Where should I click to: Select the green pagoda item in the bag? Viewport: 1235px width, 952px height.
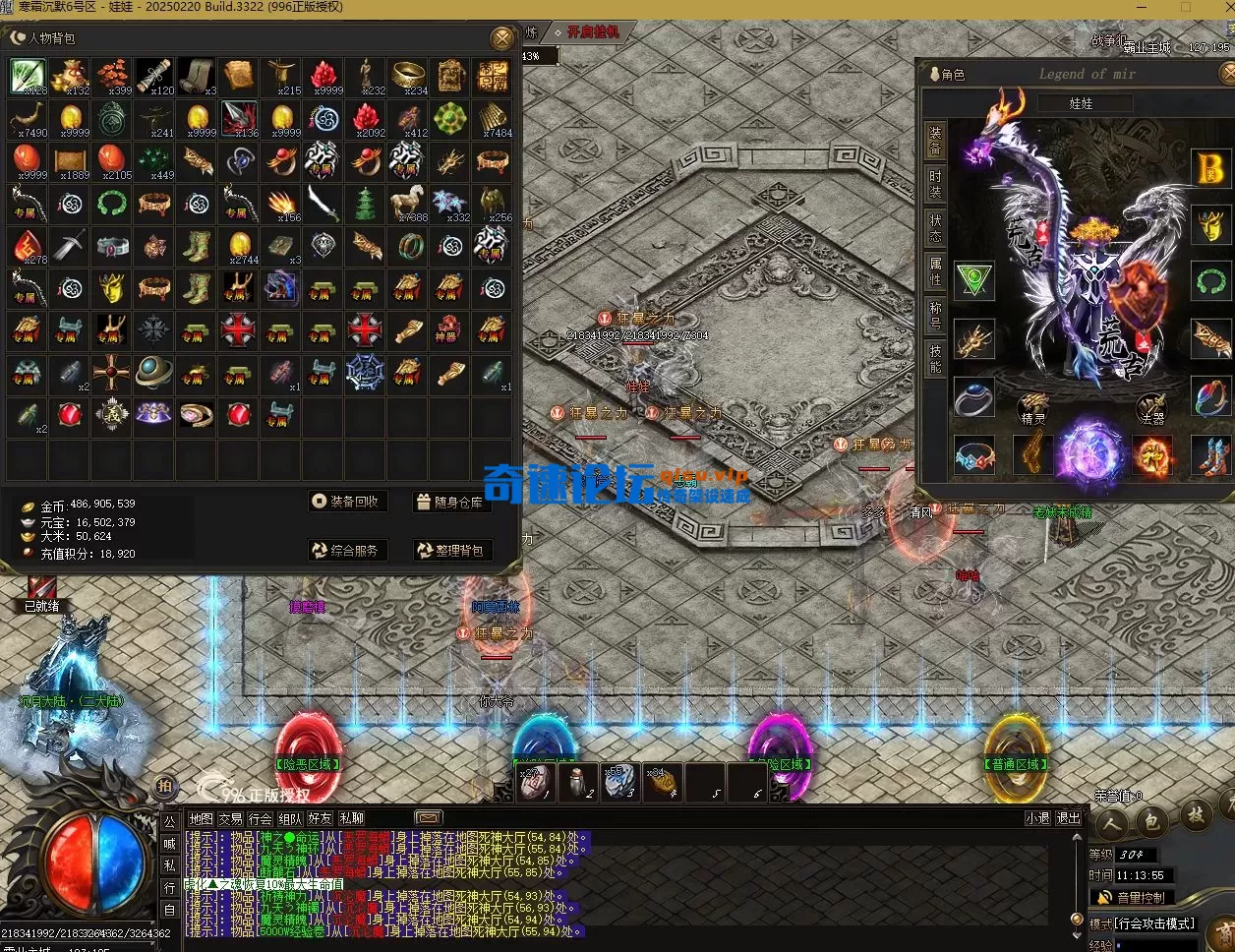(365, 204)
